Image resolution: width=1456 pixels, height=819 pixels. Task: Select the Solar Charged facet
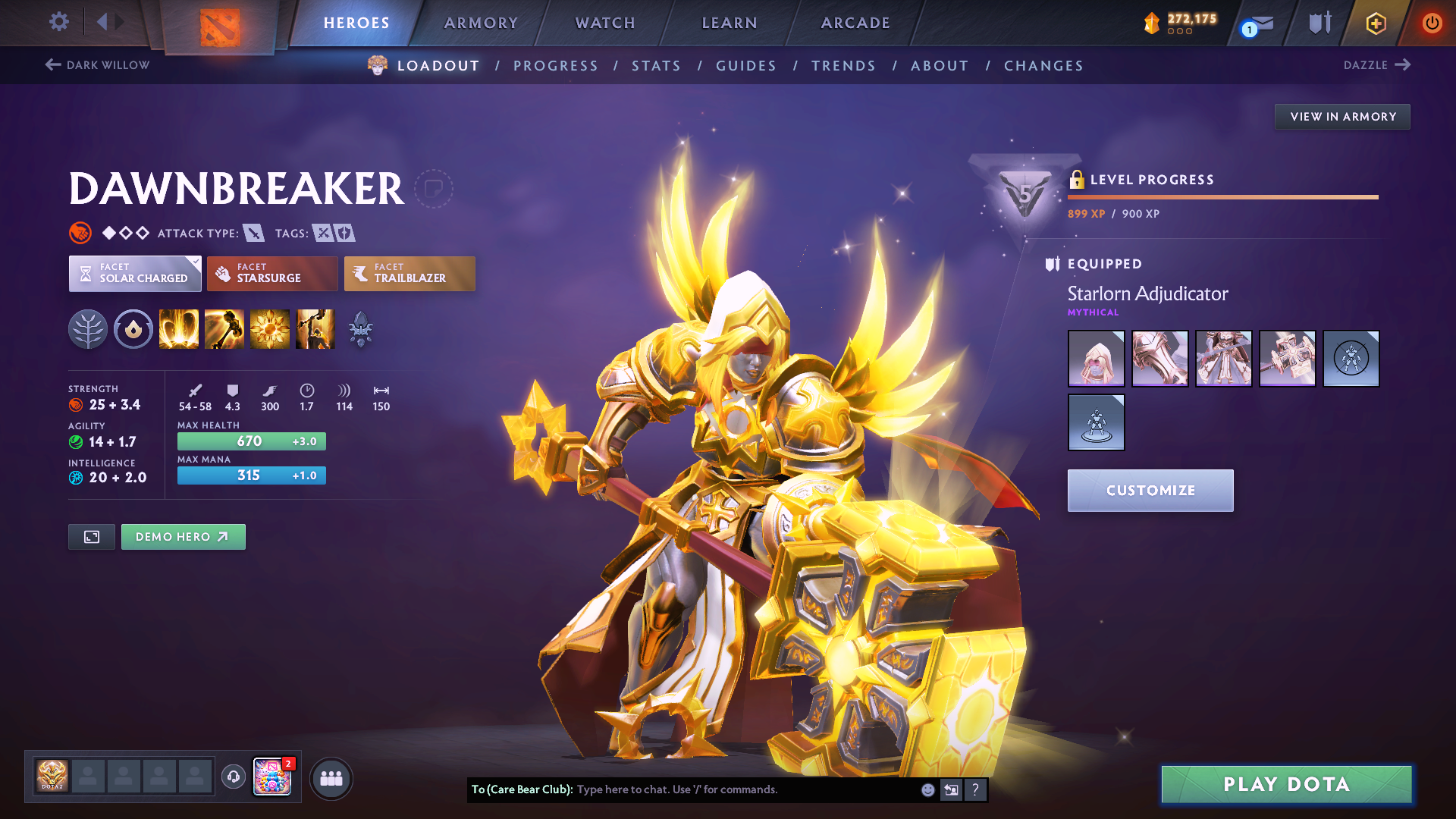135,273
